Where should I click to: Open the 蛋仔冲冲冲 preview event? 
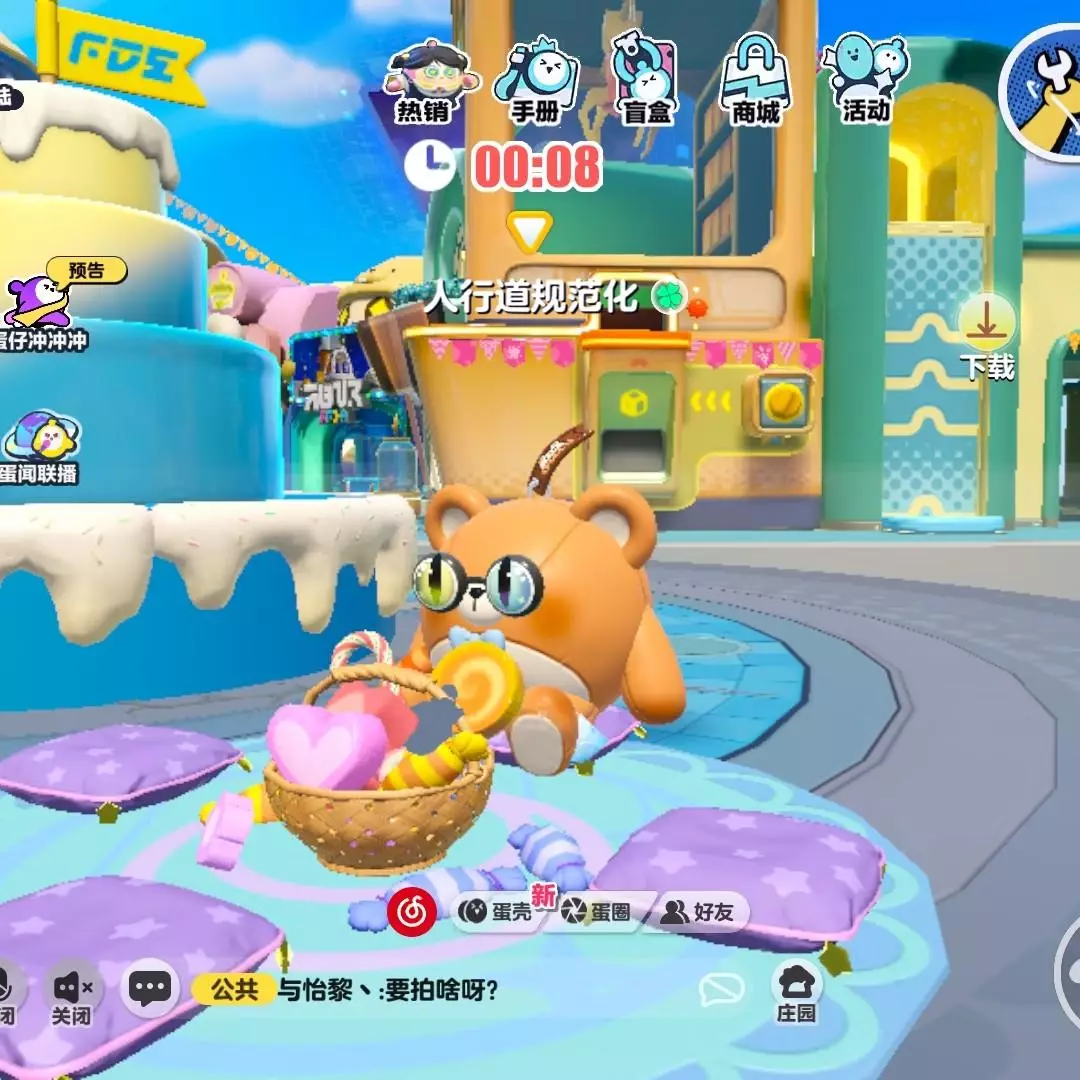click(45, 305)
